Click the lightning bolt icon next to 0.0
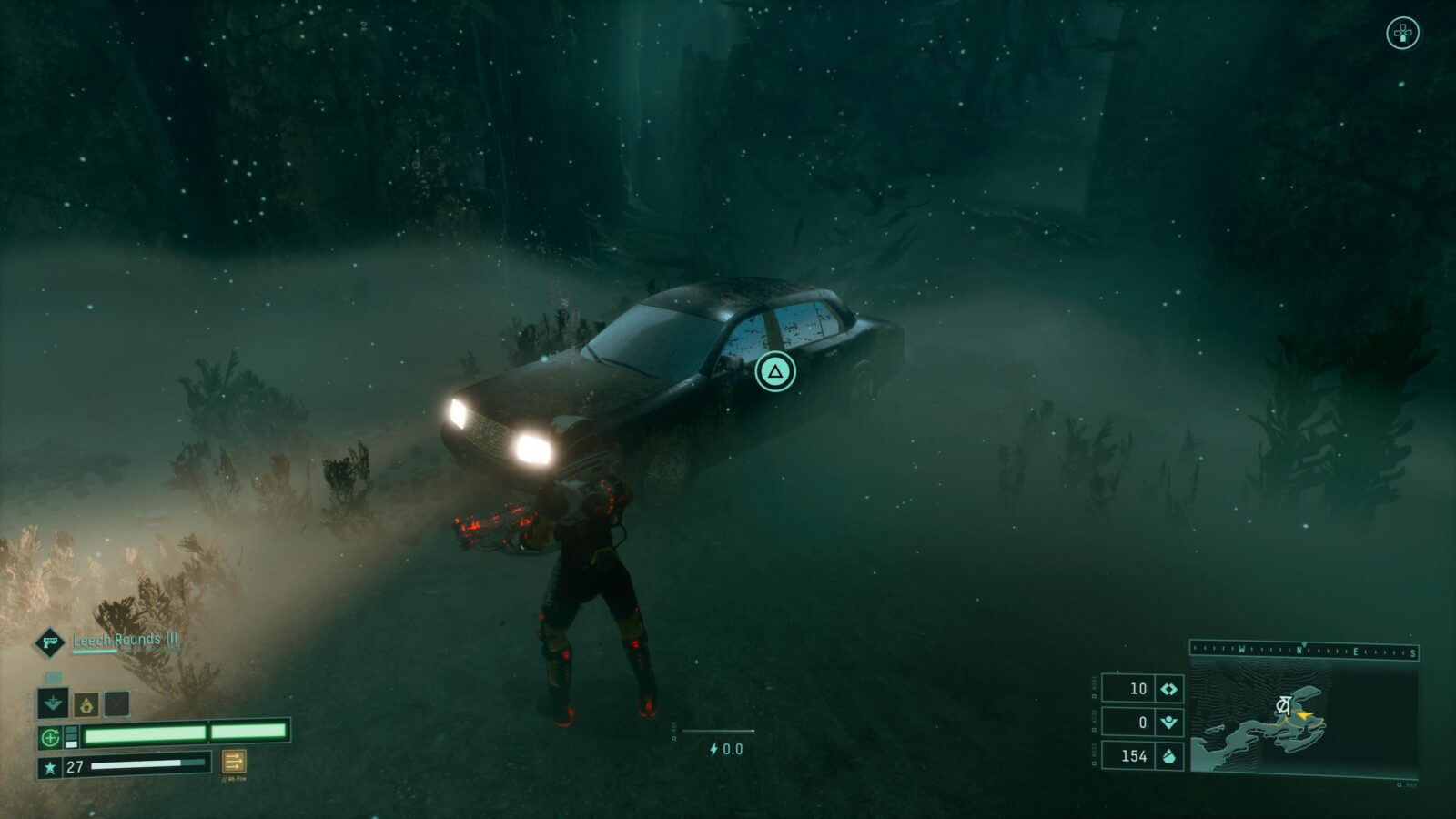The height and width of the screenshot is (819, 1456). [x=713, y=749]
